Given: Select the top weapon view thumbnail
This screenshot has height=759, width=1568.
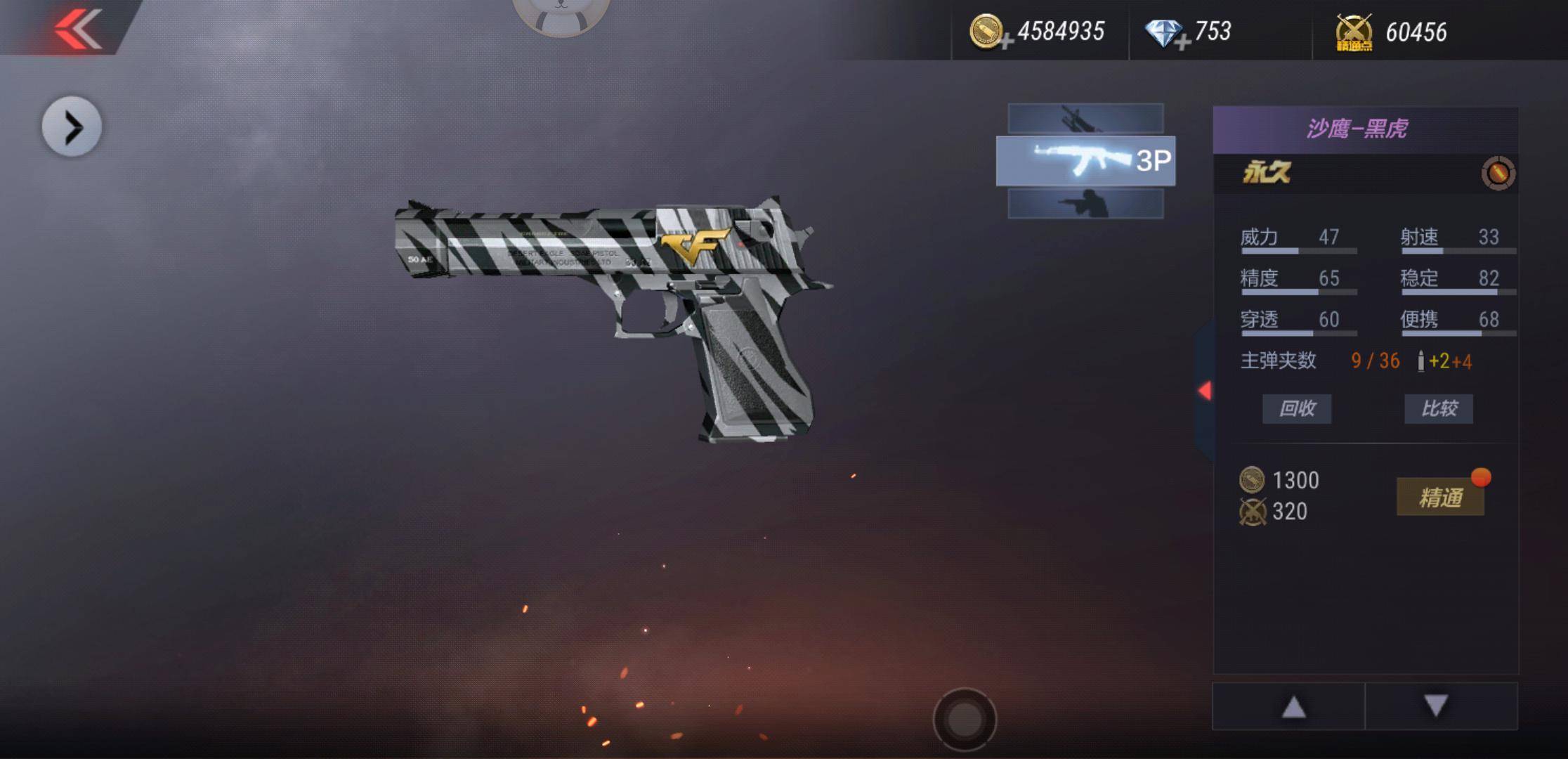Looking at the screenshot, I should [1085, 119].
